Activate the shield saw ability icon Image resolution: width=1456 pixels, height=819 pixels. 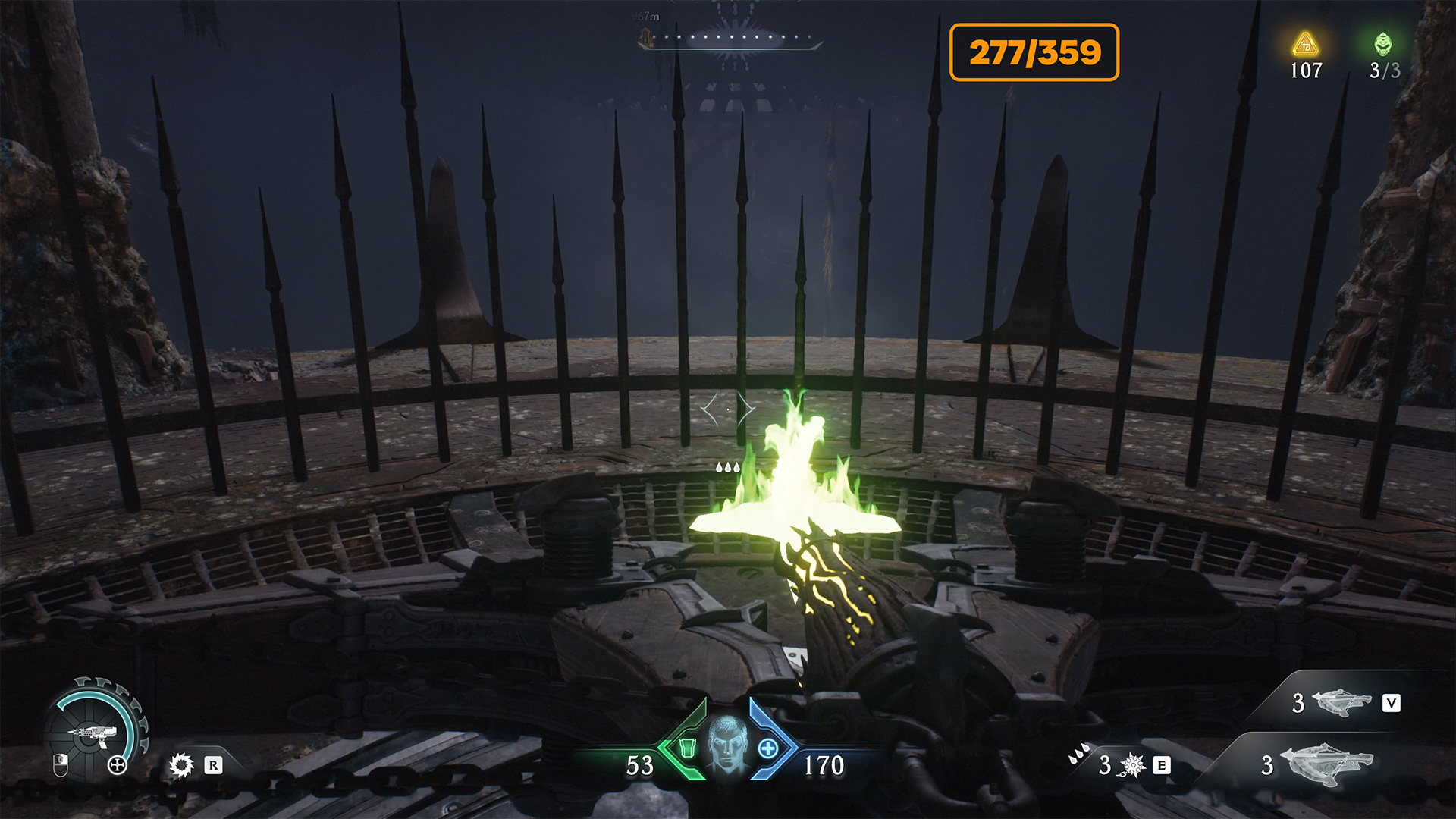(x=182, y=765)
